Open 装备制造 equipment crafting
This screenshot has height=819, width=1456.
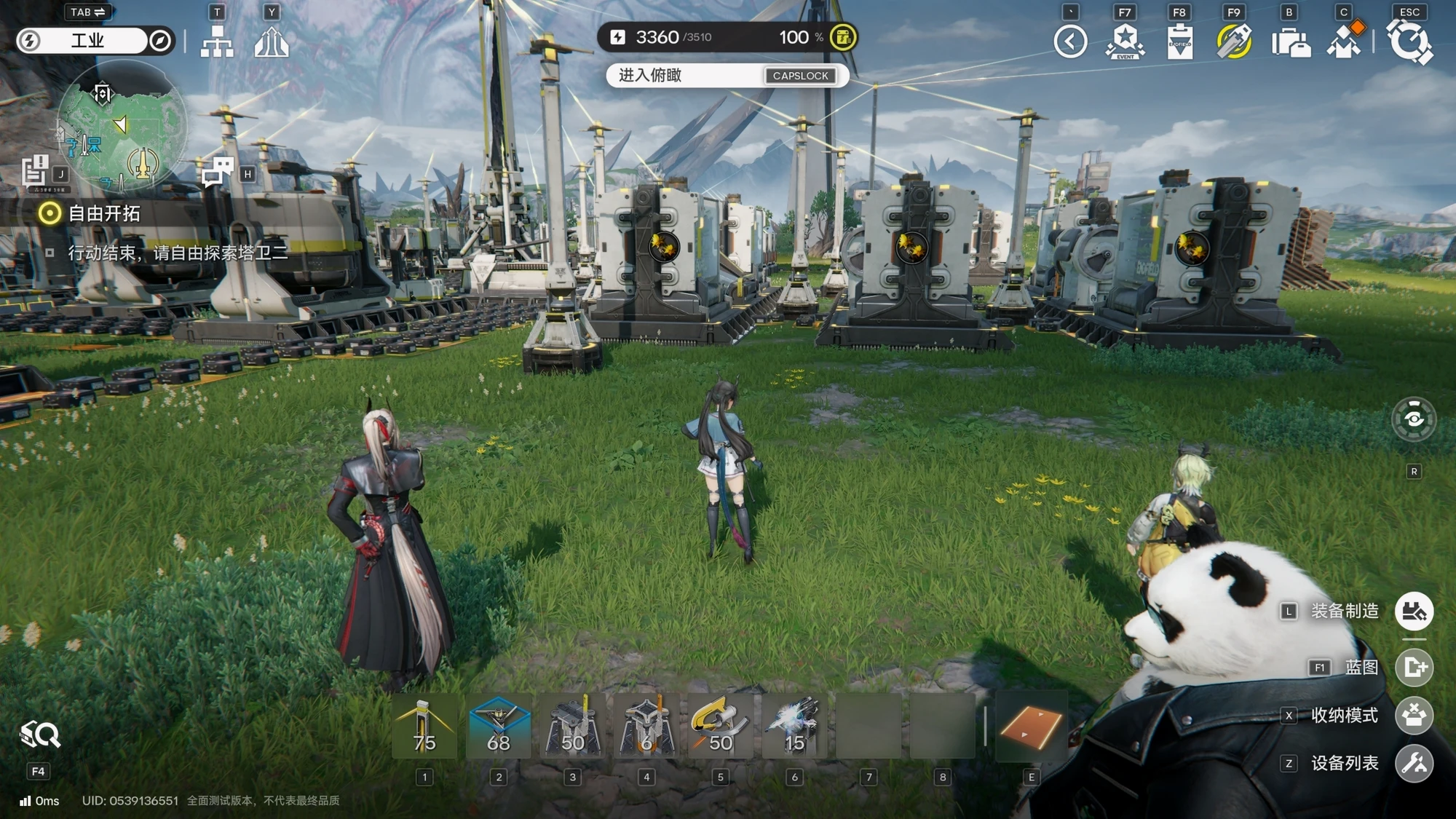pyautogui.click(x=1414, y=612)
